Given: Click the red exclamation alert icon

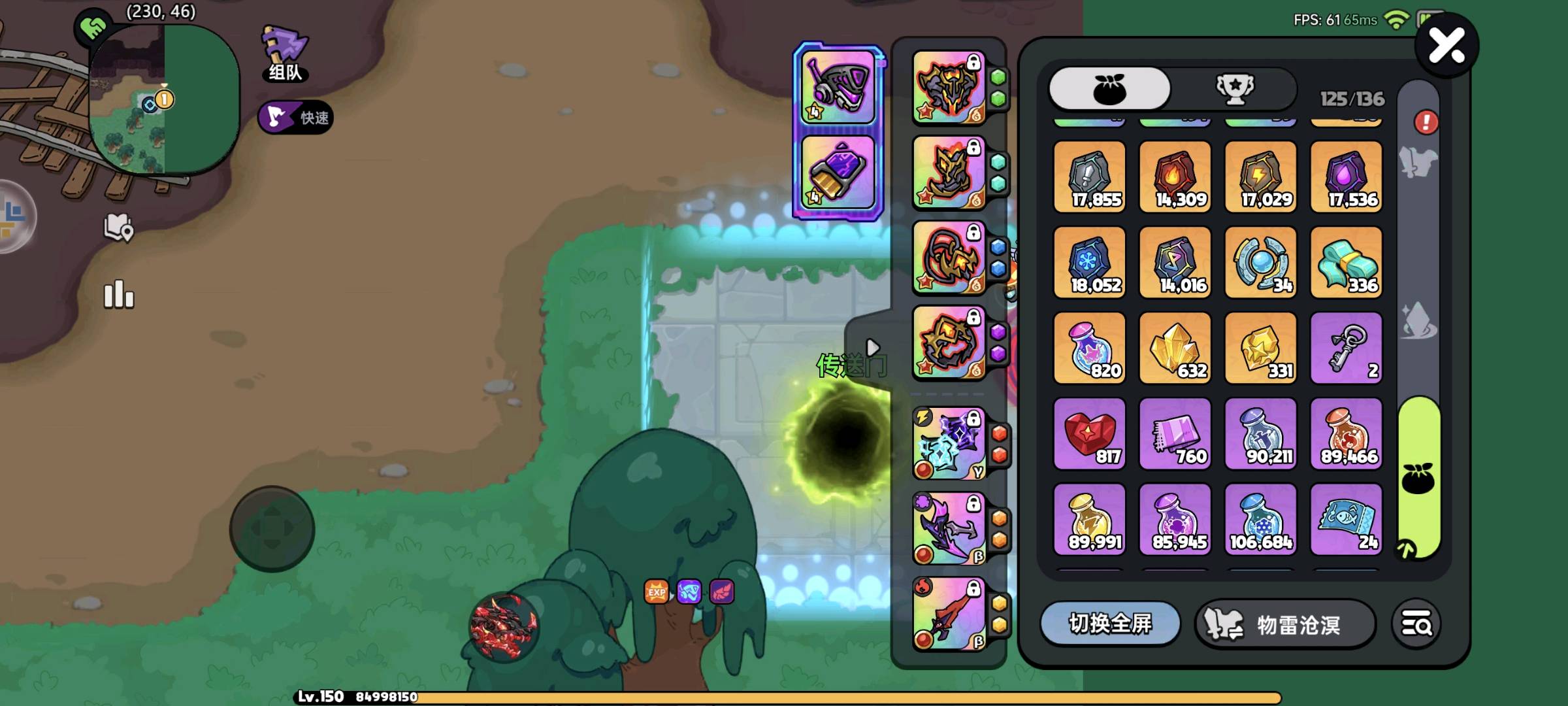Looking at the screenshot, I should coord(1426,122).
